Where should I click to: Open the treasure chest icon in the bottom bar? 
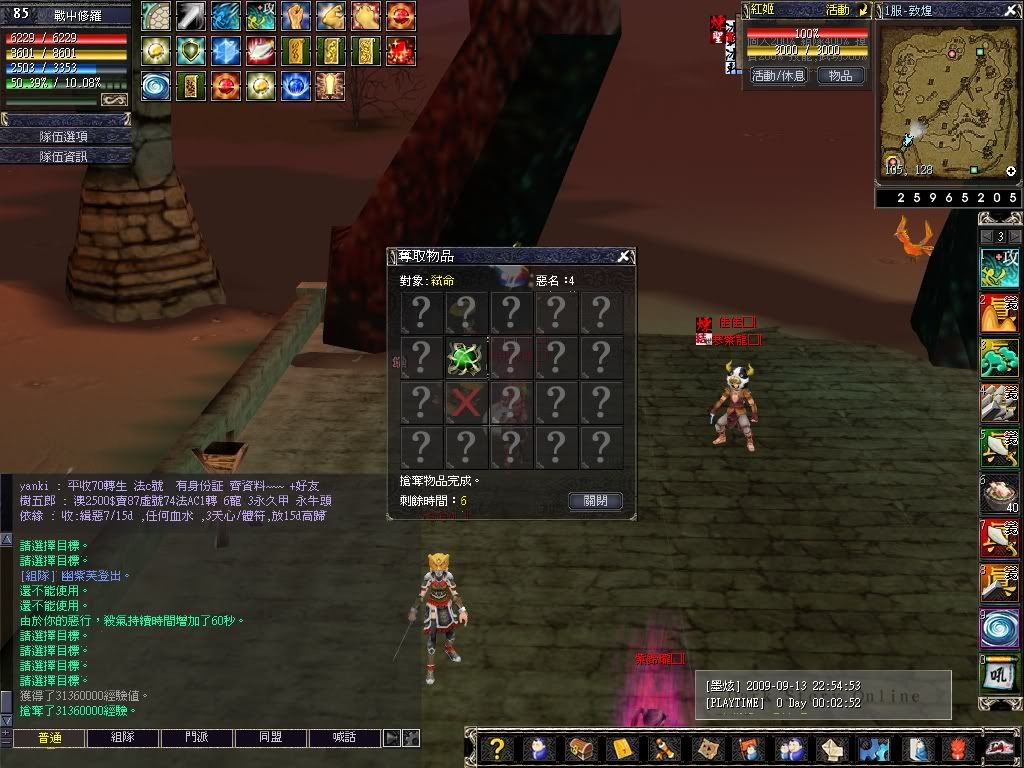pos(579,748)
